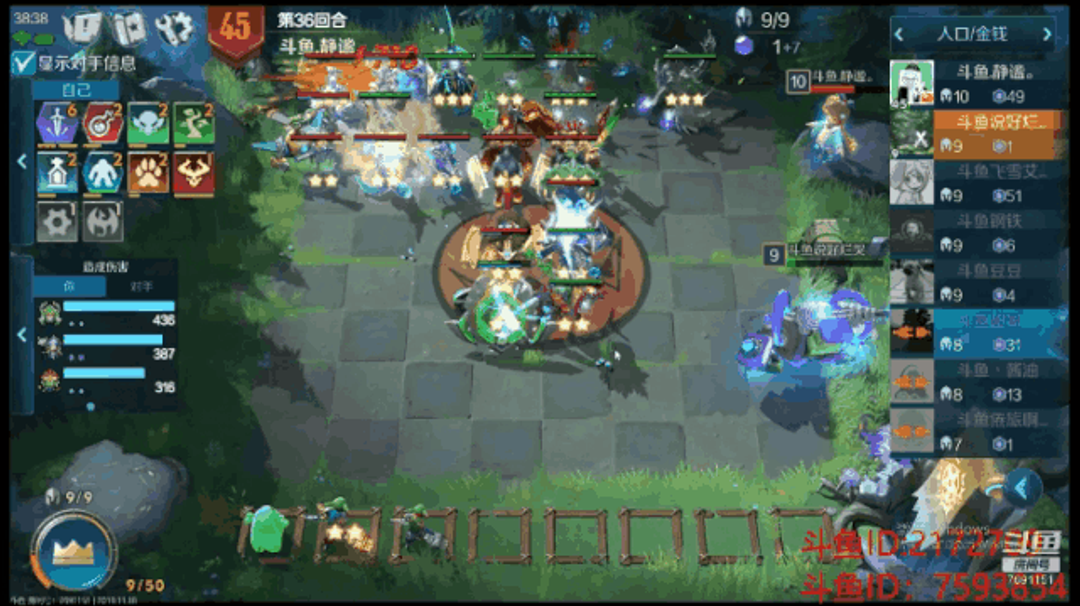Open the gear and wrench settings icon
Viewport: 1080px width, 606px height.
173,28
